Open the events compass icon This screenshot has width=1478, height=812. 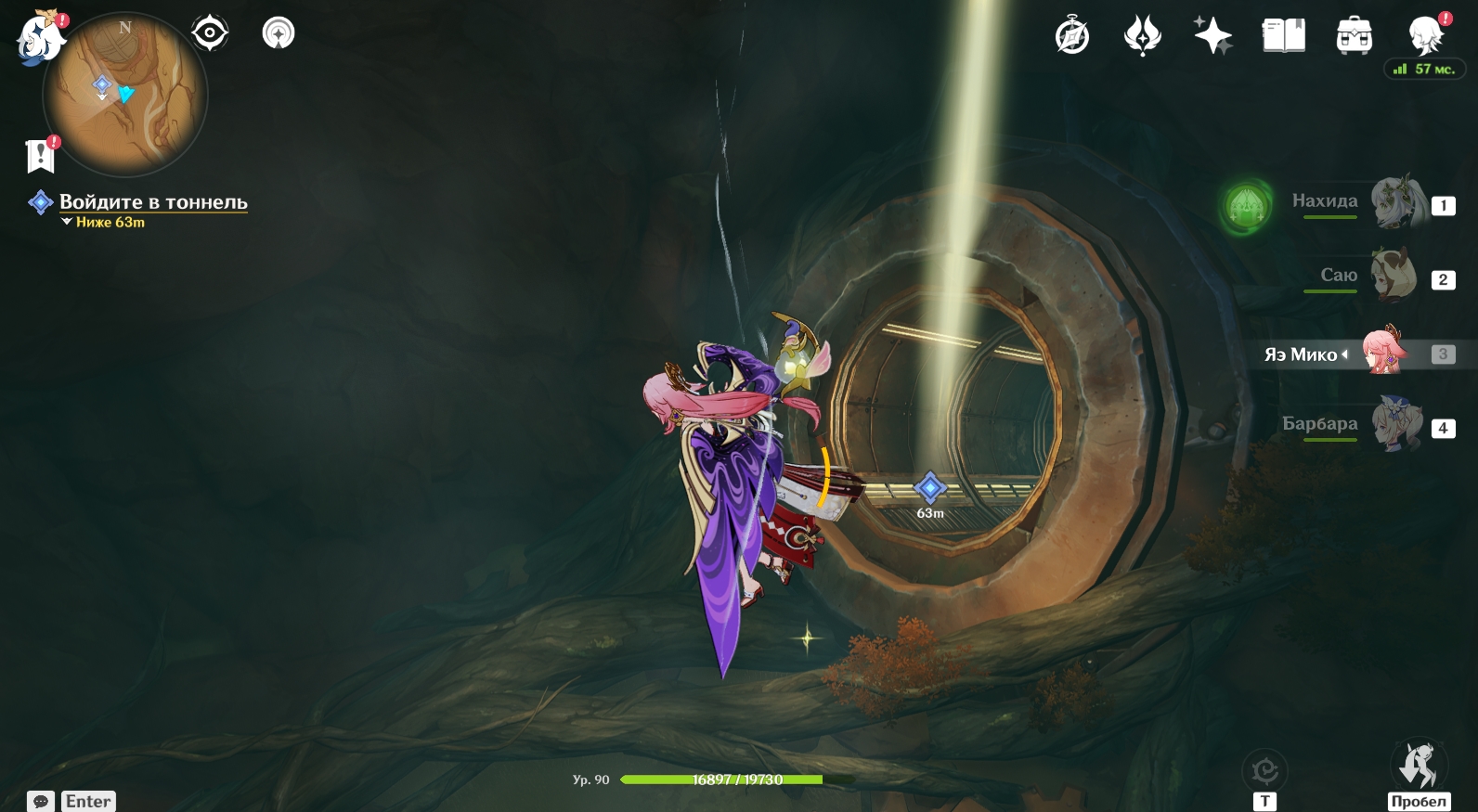pos(1072,37)
